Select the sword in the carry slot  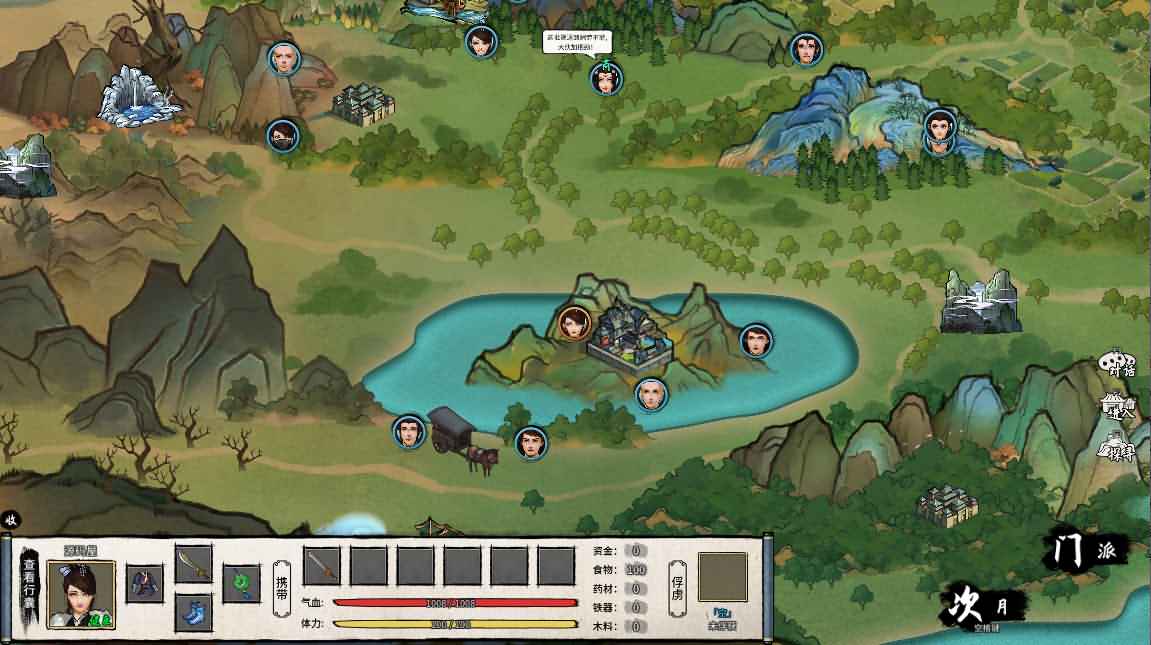pyautogui.click(x=322, y=566)
